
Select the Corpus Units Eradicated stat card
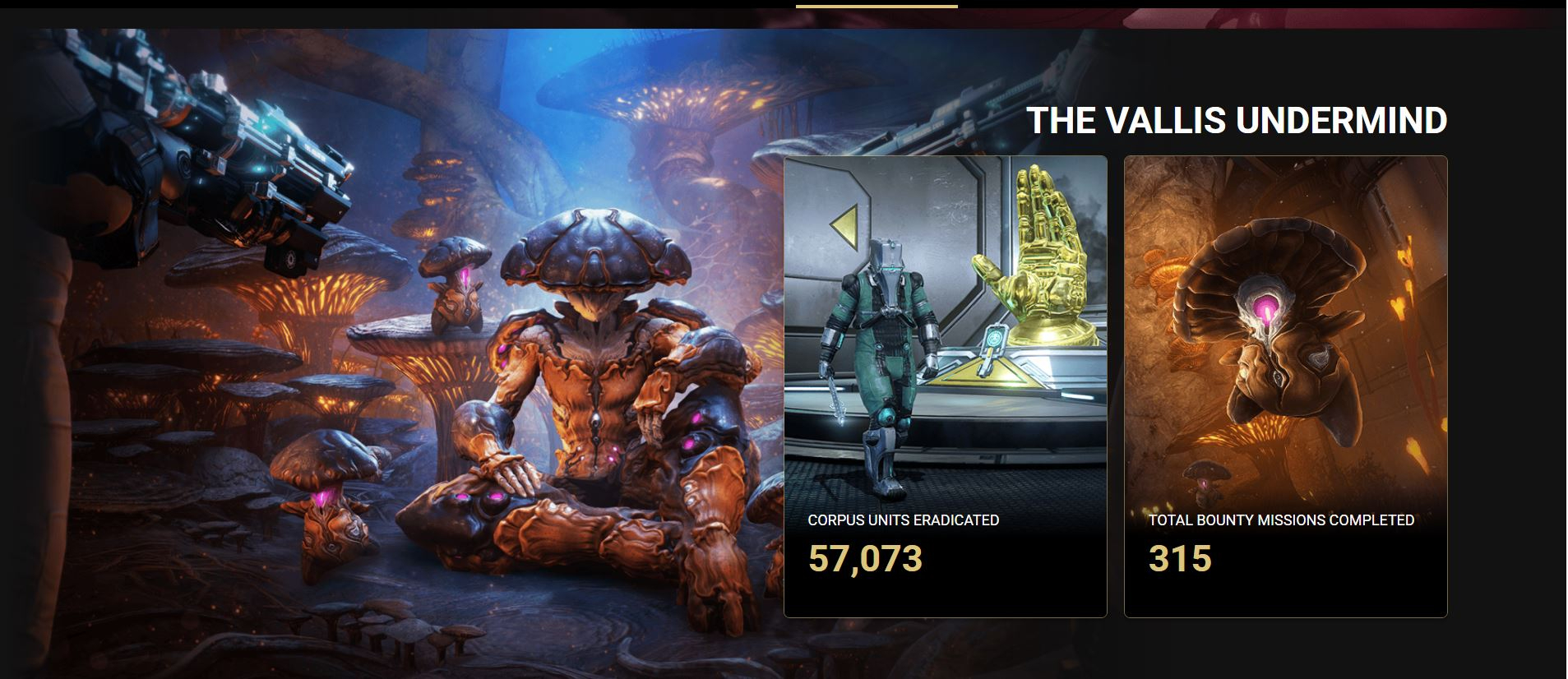pos(945,386)
